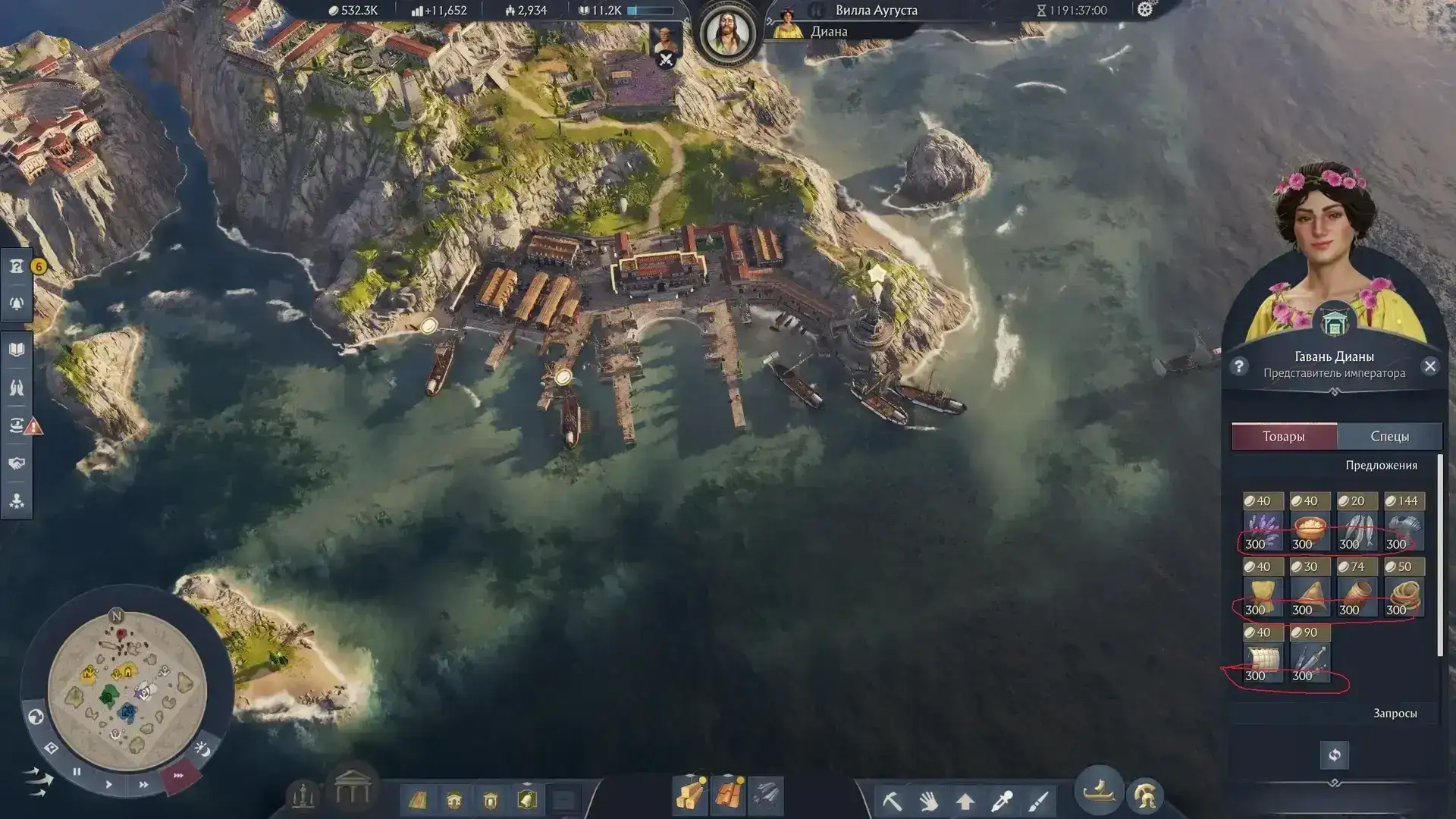Choose the fish offer priced at 20
This screenshot has width=1456, height=819.
[1357, 523]
